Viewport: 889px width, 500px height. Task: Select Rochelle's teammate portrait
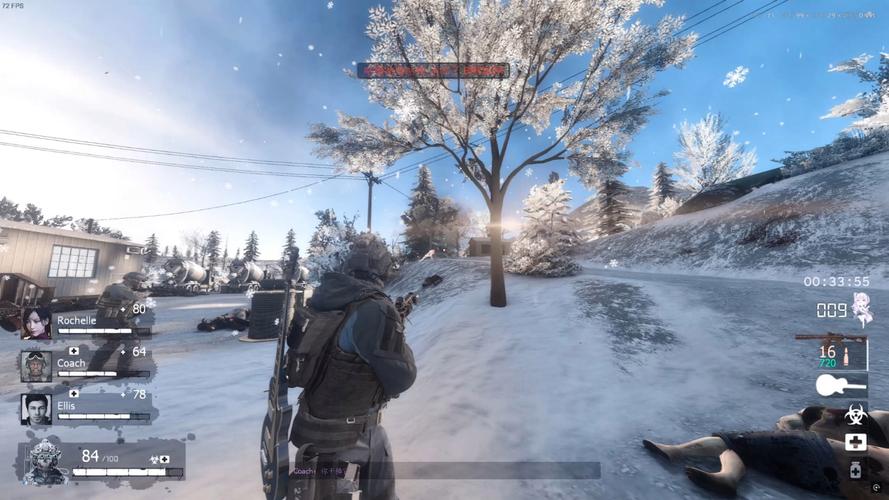(x=36, y=322)
